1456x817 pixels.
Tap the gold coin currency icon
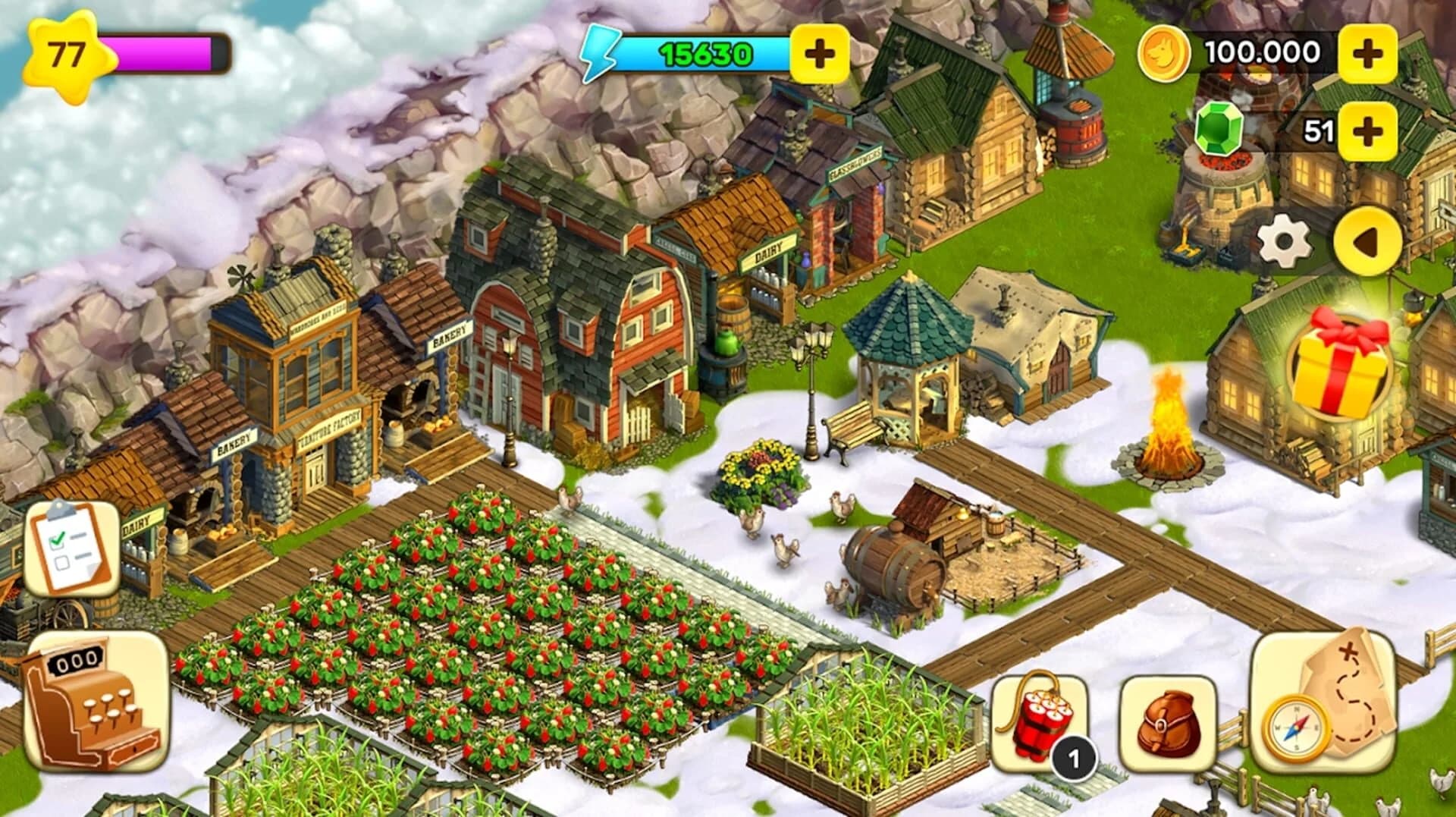pyautogui.click(x=1166, y=52)
